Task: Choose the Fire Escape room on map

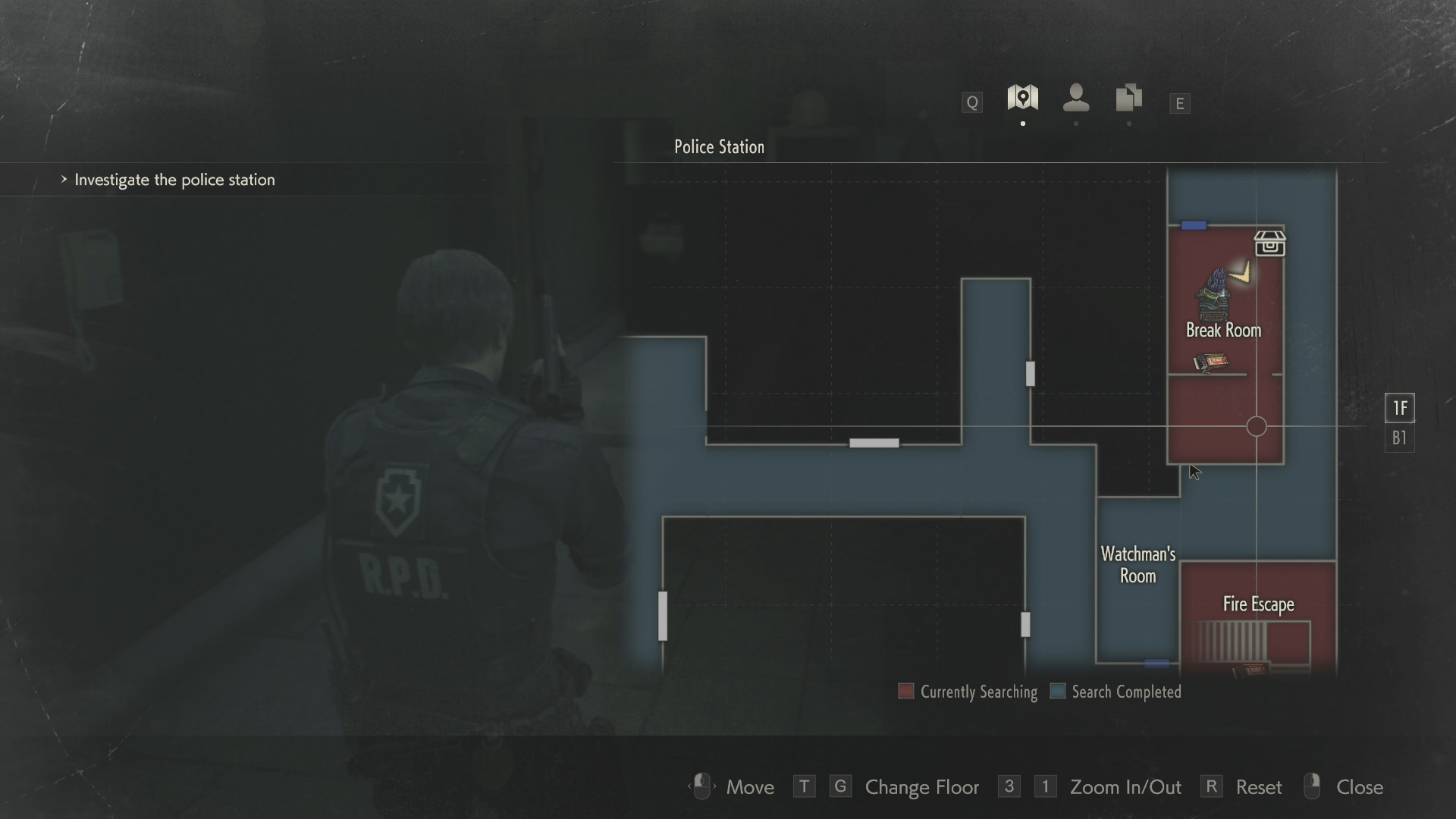Action: [x=1258, y=604]
